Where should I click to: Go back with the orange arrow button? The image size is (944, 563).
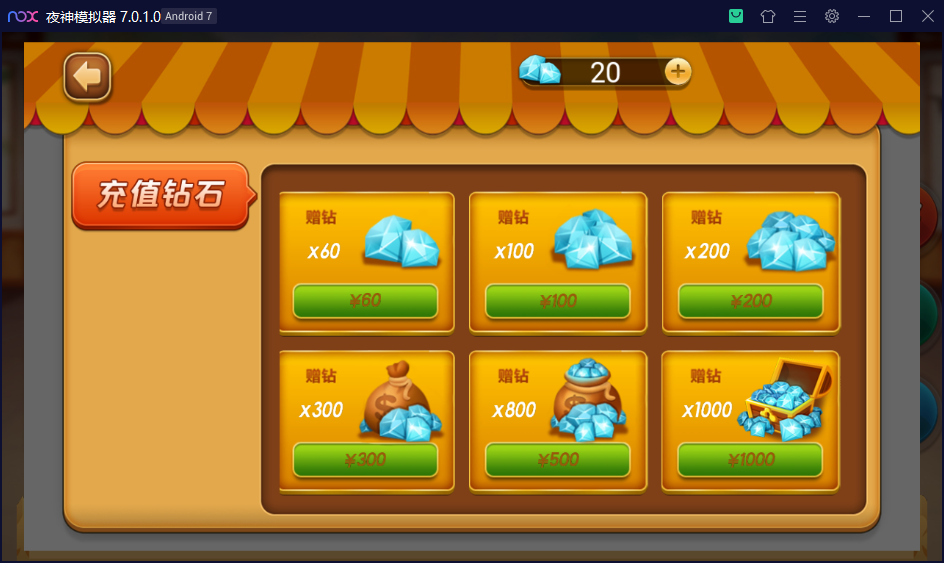[87, 77]
